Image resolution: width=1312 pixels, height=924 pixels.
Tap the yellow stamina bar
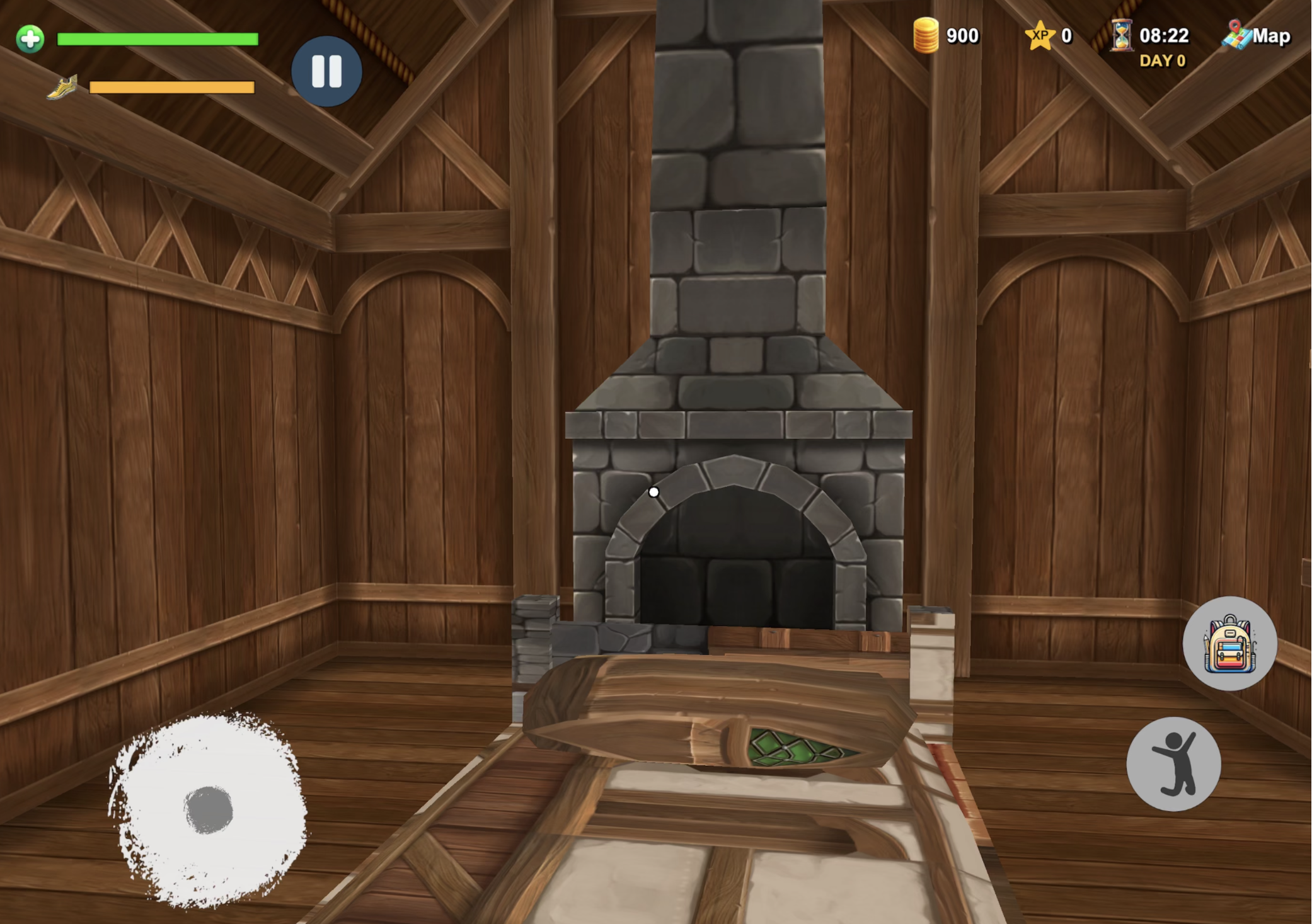(170, 86)
